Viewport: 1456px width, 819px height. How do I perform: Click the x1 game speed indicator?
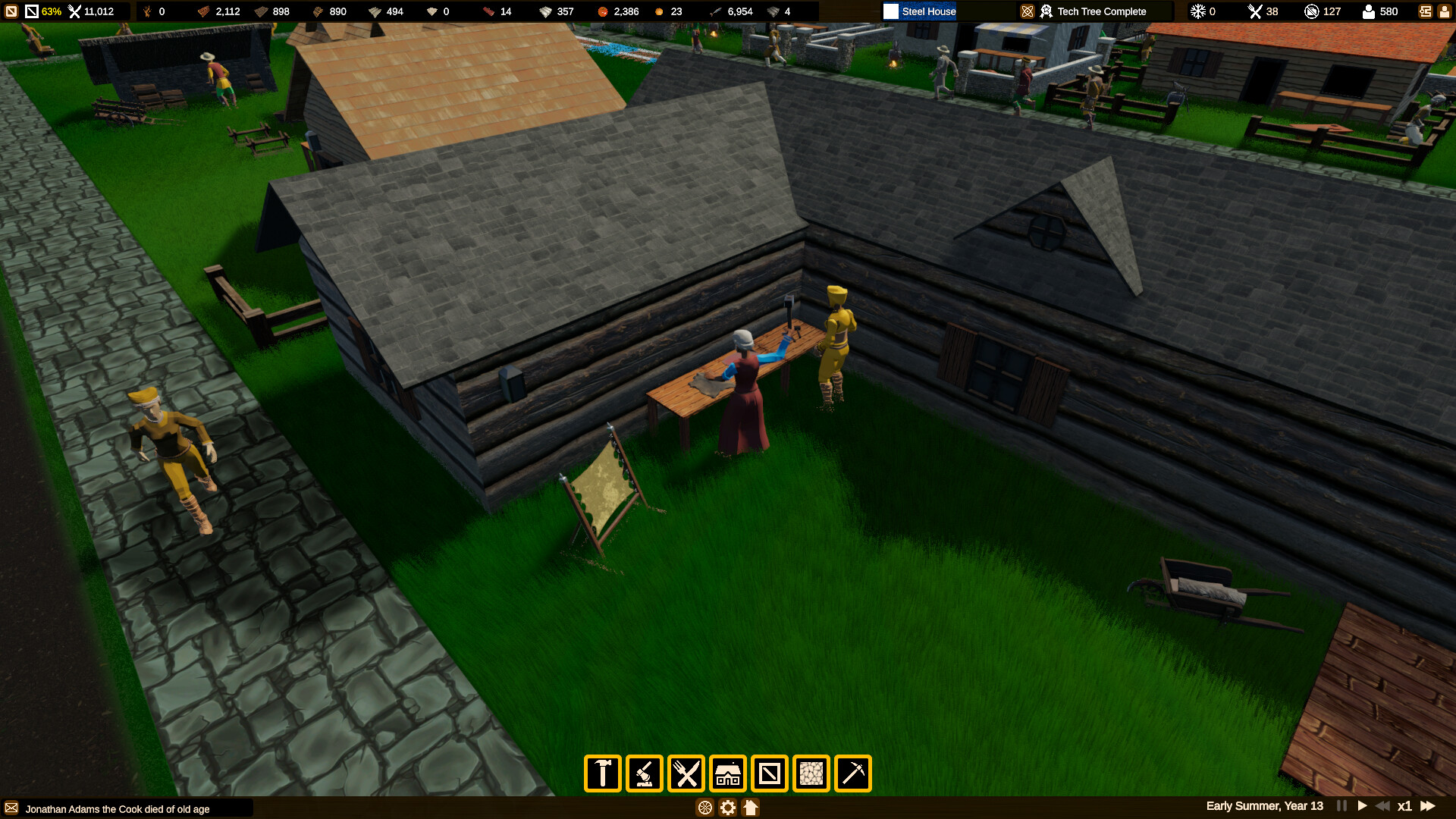[x=1405, y=806]
